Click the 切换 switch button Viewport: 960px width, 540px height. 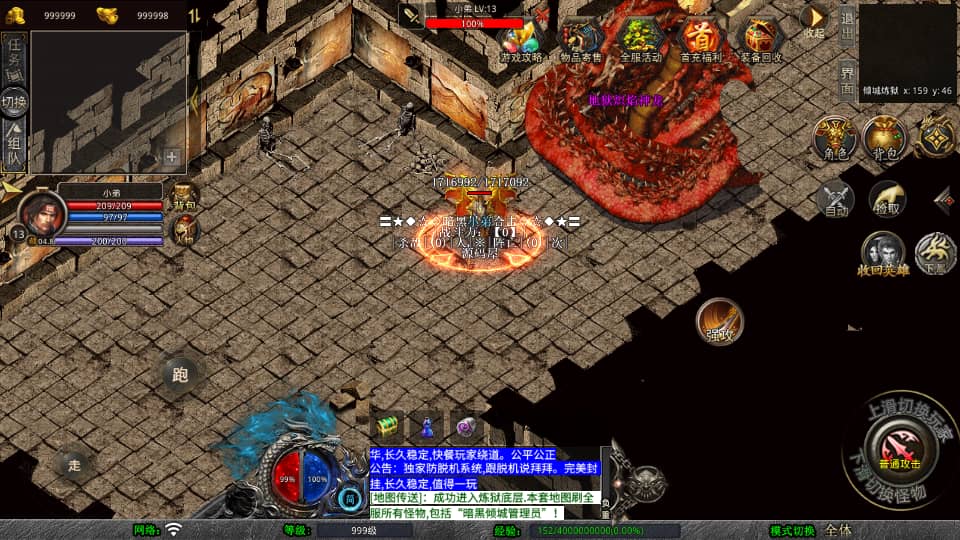tap(15, 101)
